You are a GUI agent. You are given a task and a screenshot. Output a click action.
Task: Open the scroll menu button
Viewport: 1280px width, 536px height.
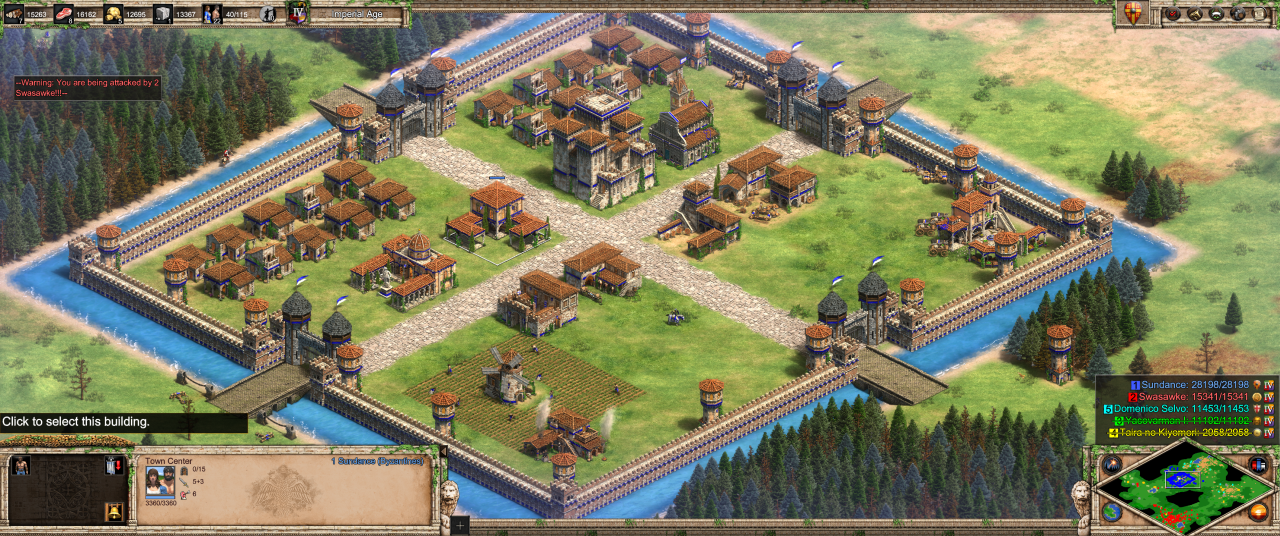(1259, 14)
